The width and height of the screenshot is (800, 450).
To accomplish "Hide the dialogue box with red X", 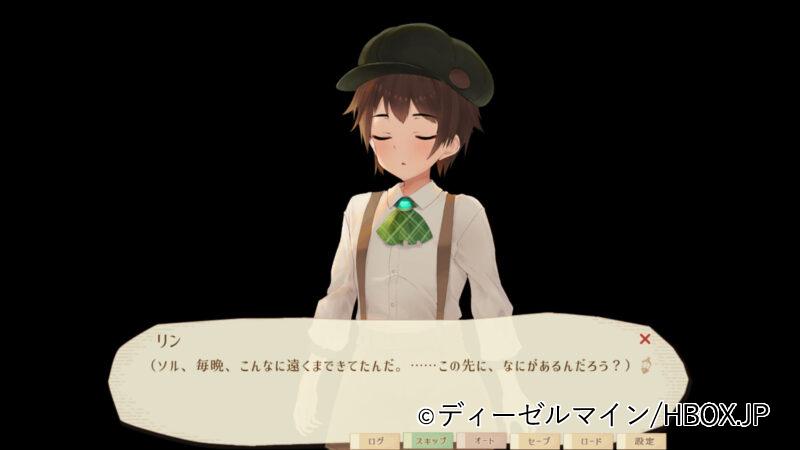I will click(x=645, y=339).
